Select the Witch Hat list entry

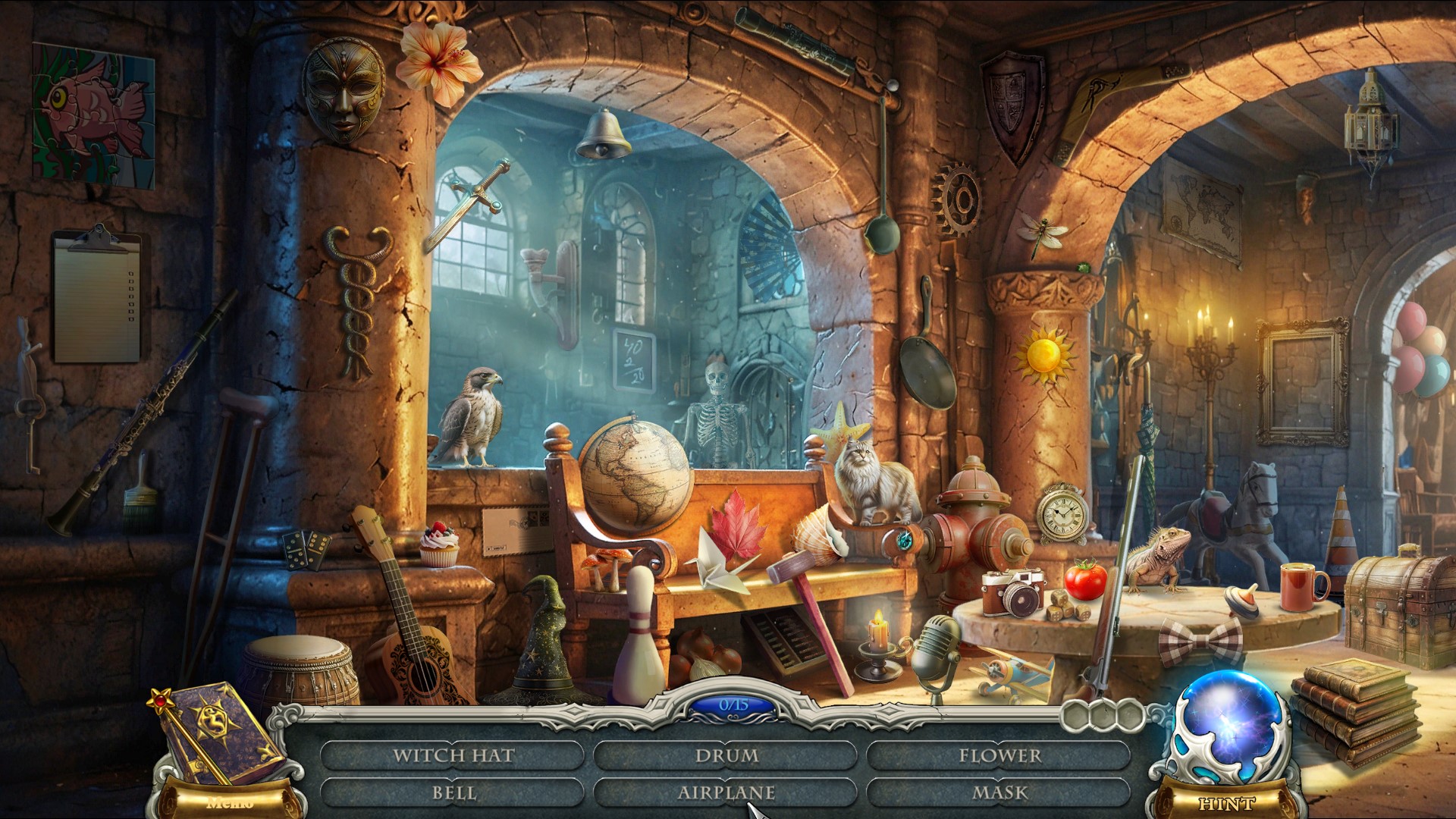[x=453, y=755]
